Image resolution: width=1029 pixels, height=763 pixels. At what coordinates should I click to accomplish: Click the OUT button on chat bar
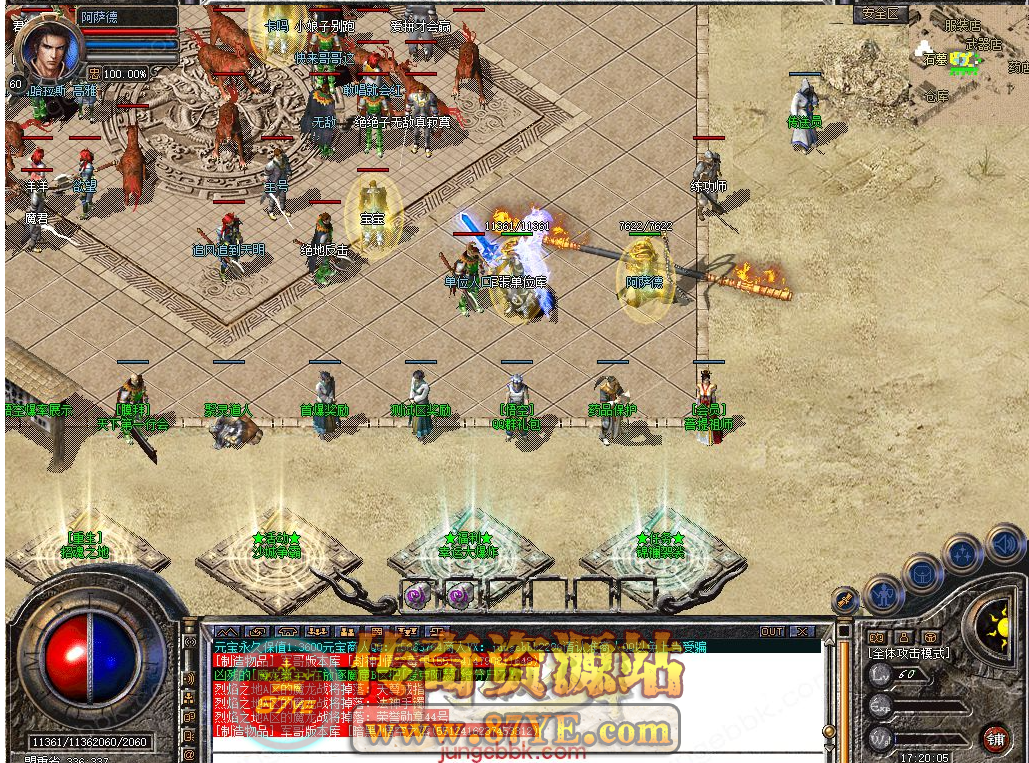(x=772, y=632)
